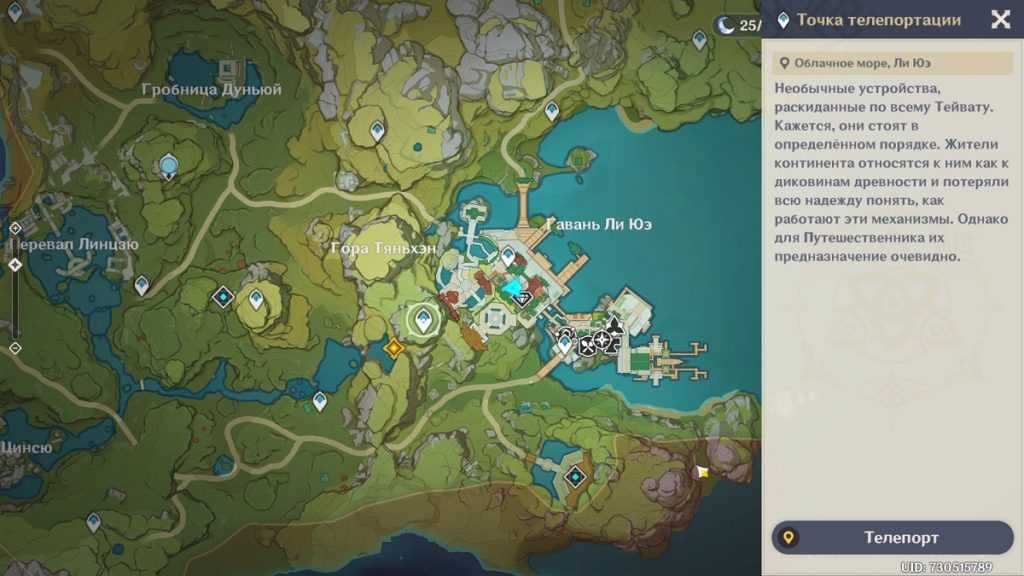
Task: Select the waypoint near Перевал Линцзю
Action: [x=141, y=285]
